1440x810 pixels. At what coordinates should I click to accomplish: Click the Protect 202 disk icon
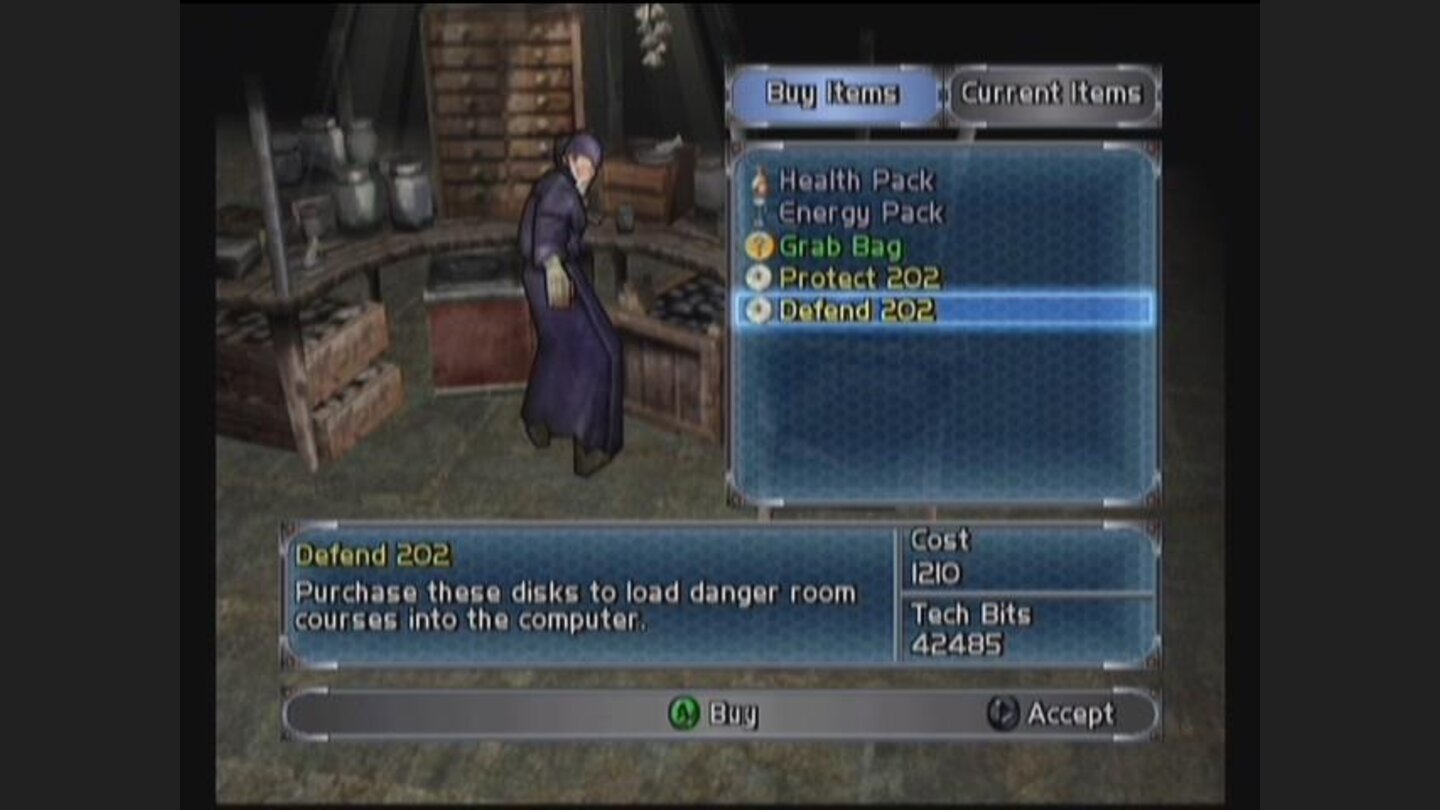click(x=758, y=279)
